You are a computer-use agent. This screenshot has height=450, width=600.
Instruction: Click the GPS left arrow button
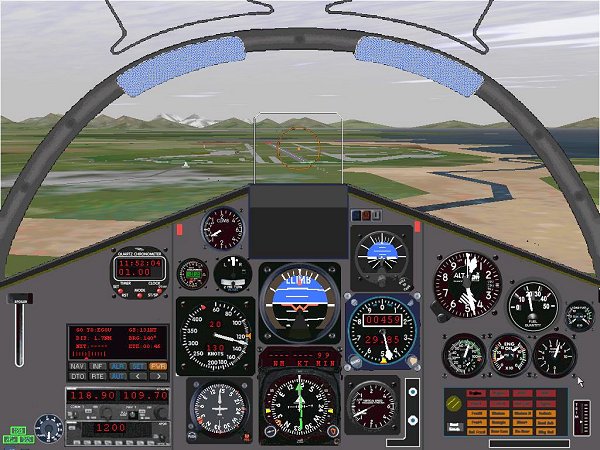136,377
